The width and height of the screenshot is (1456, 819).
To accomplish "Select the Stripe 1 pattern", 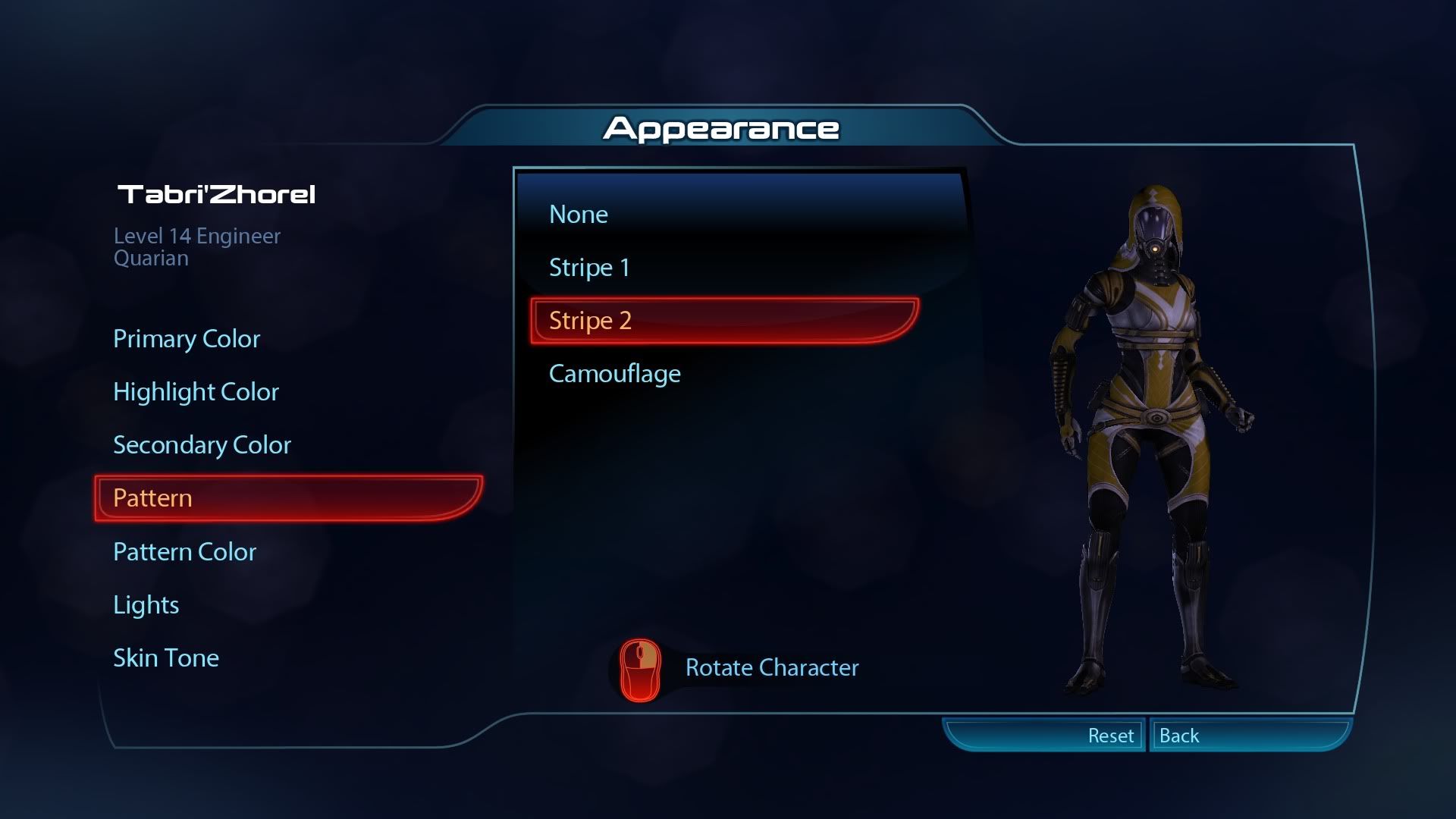I will tap(589, 268).
